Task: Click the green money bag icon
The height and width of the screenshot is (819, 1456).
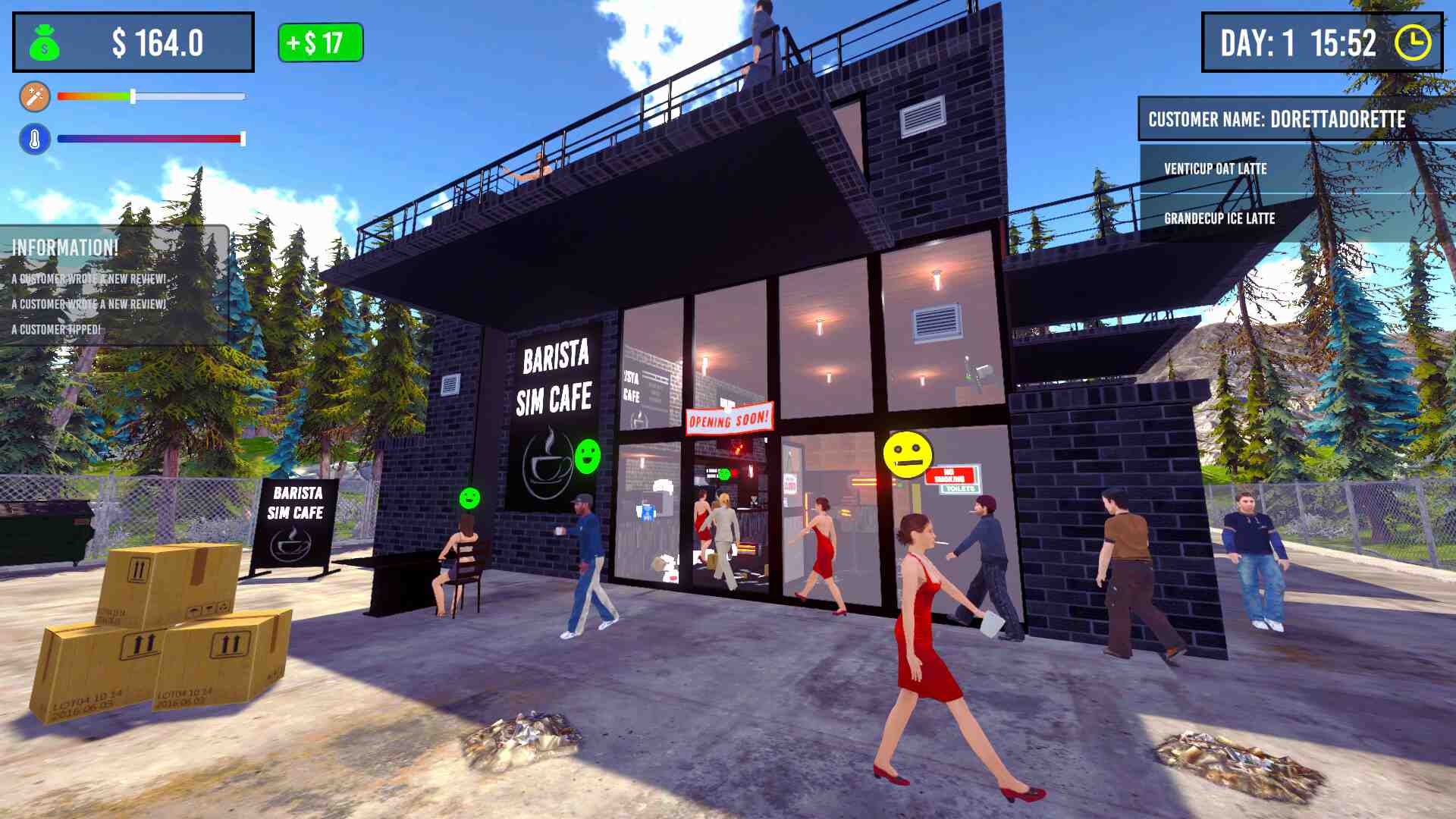Action: tap(45, 43)
